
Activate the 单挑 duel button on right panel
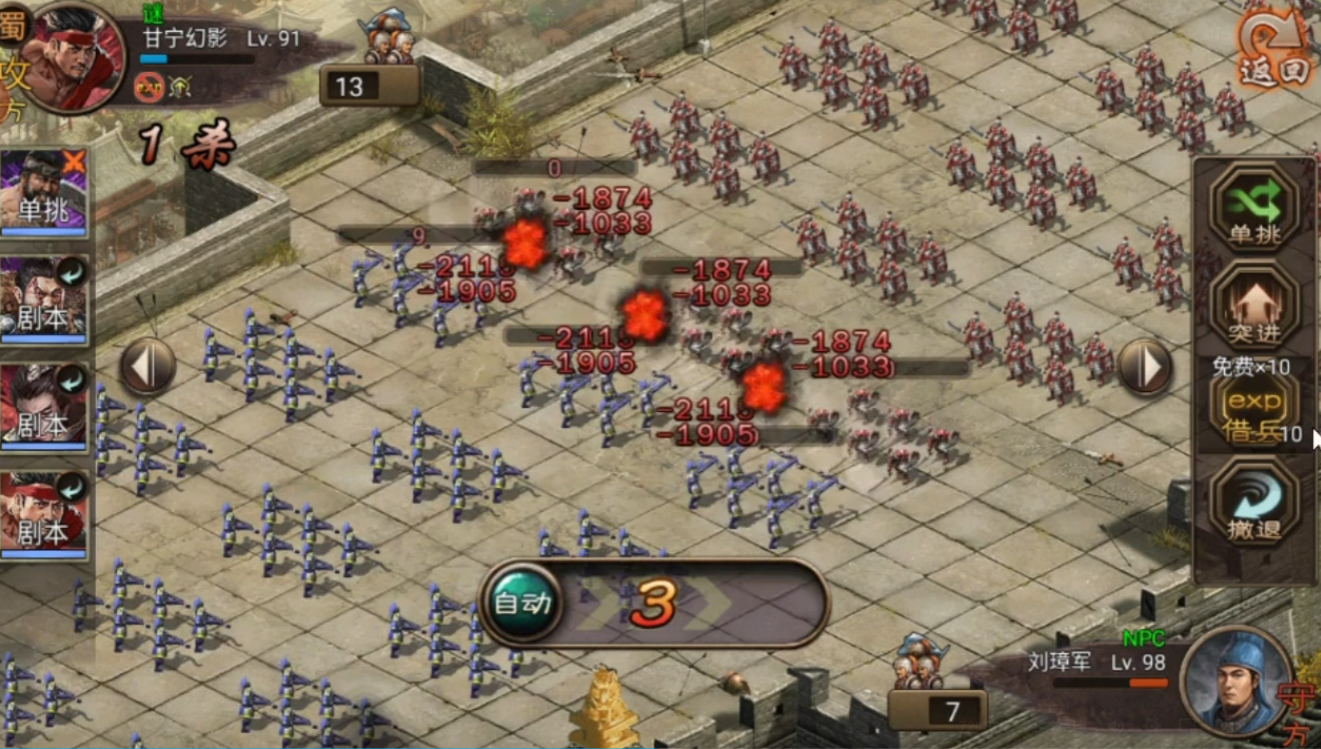pyautogui.click(x=1254, y=210)
